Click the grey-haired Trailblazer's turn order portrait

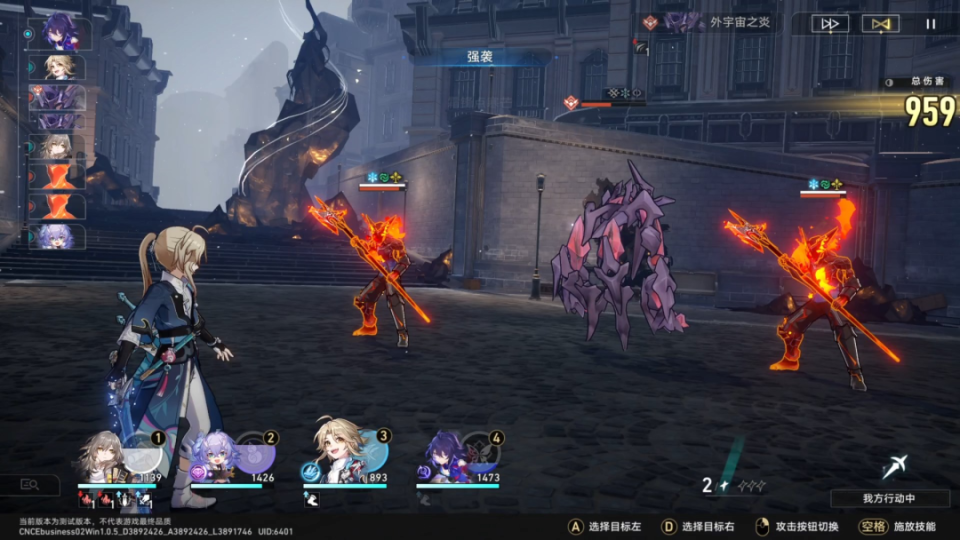coord(62,148)
